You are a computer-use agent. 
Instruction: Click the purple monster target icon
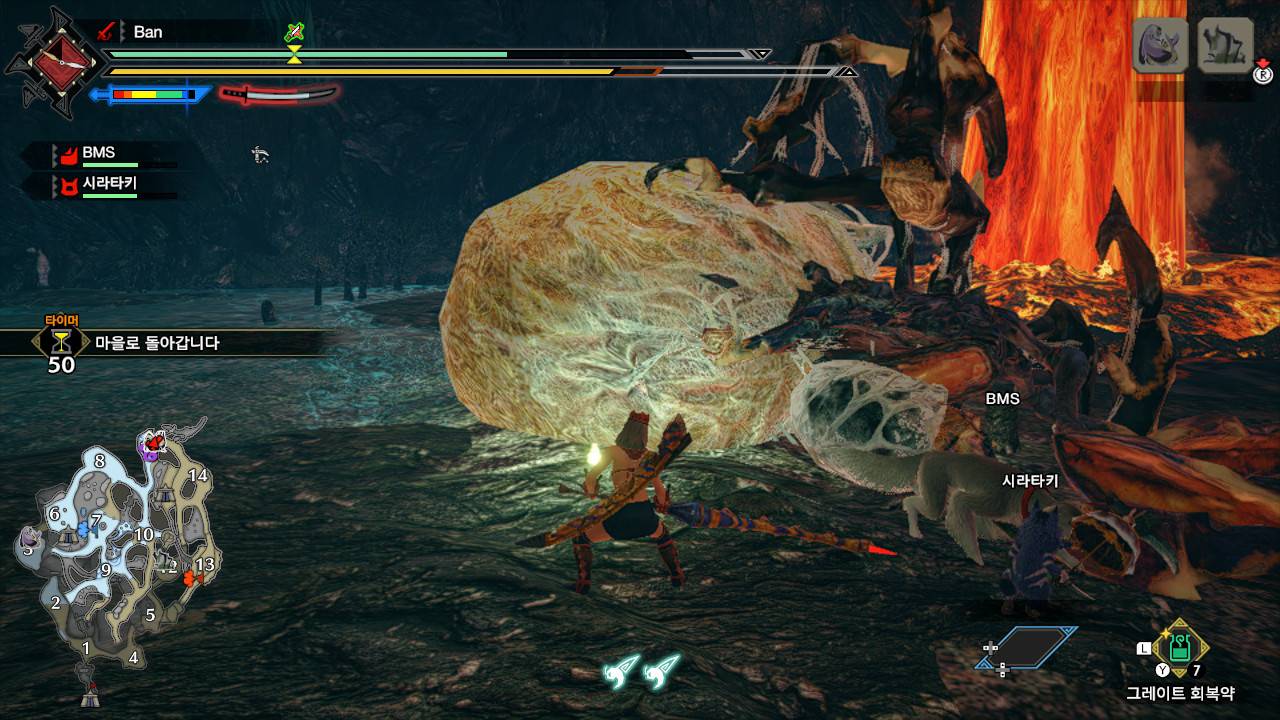(x=1160, y=45)
